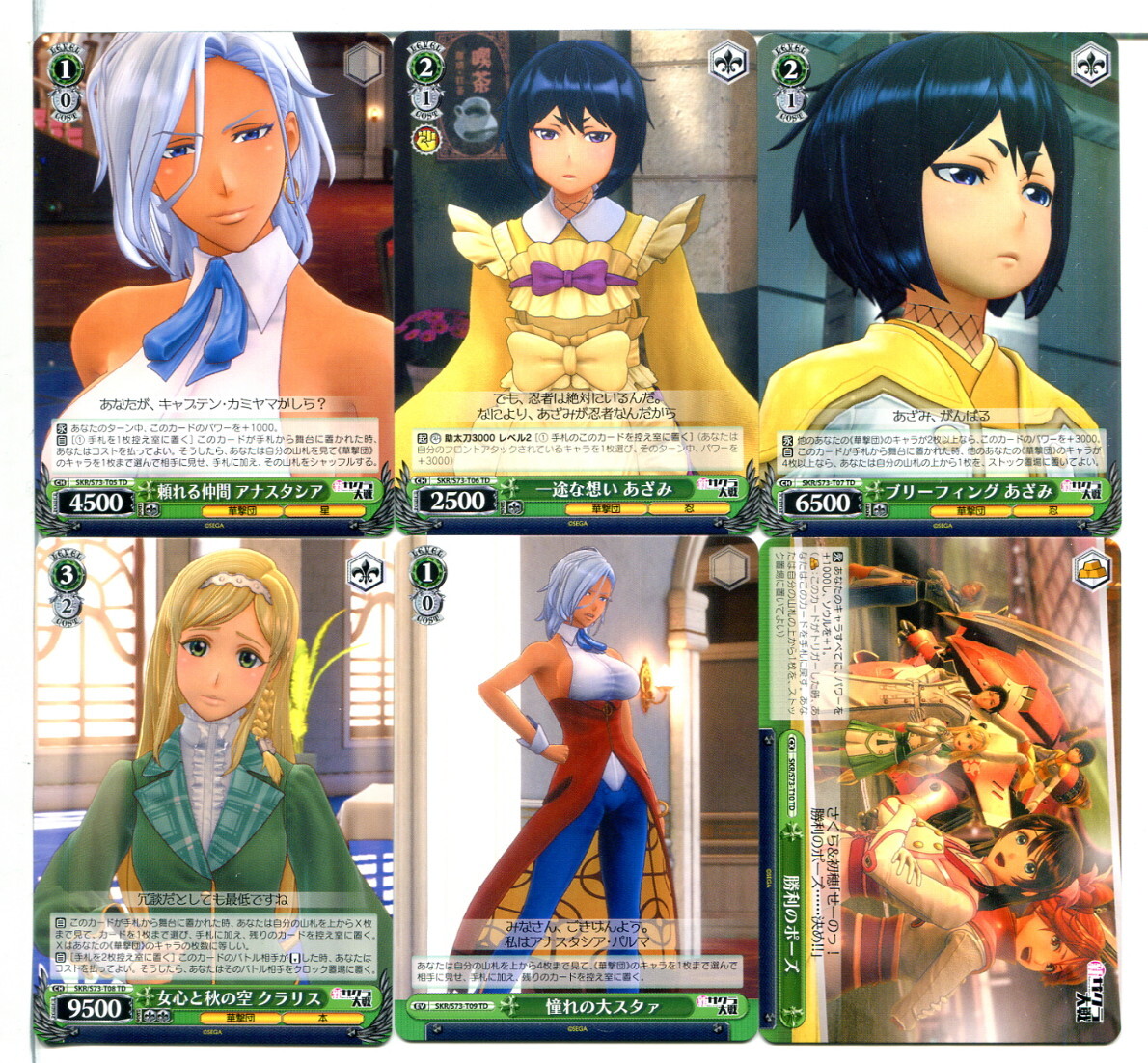Screen dimensions: 1148x1063
Task: Select the 女心と秋の空 クラリス card
Action: [x=213, y=791]
